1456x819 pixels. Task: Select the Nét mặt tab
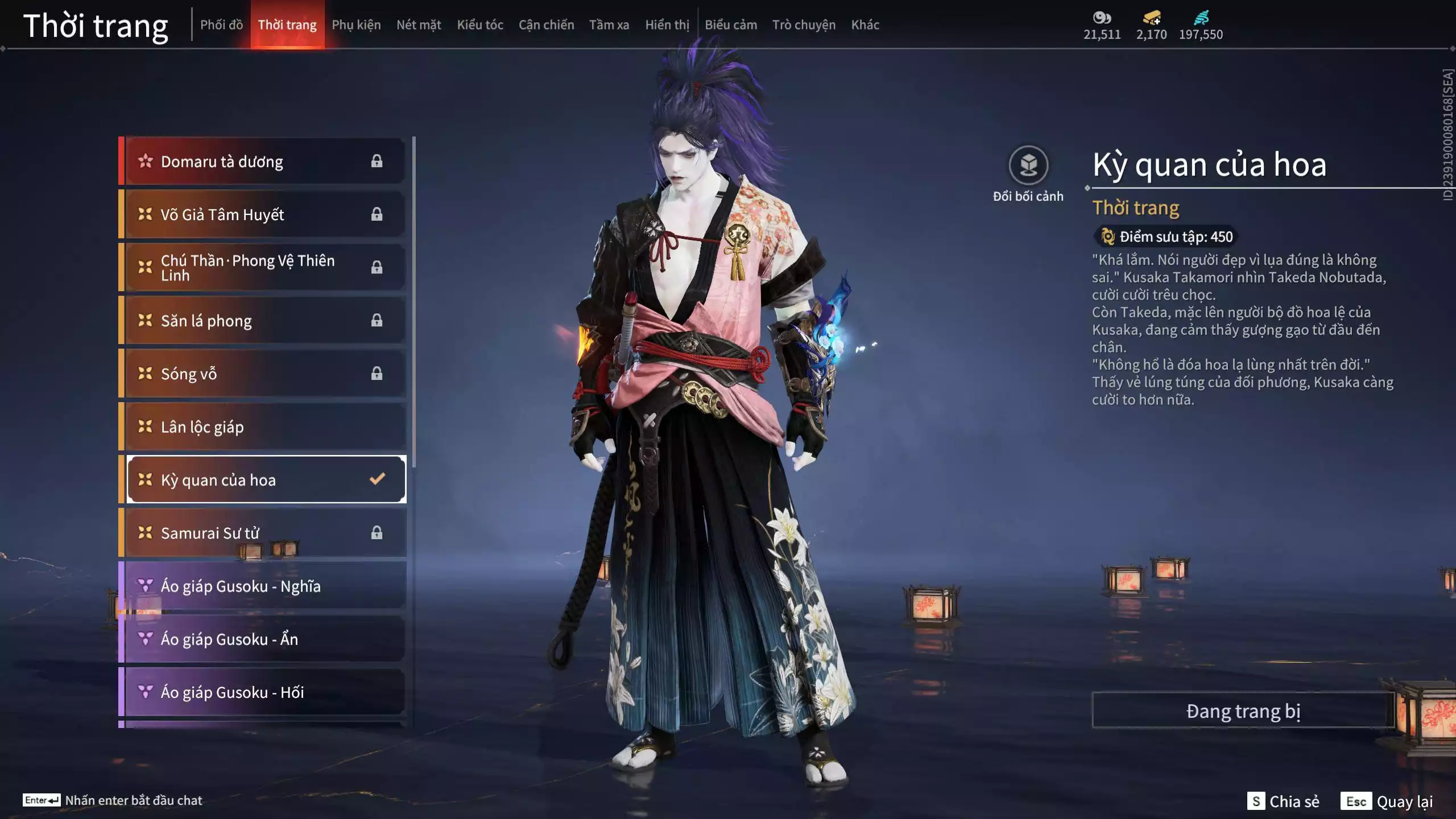click(x=419, y=25)
